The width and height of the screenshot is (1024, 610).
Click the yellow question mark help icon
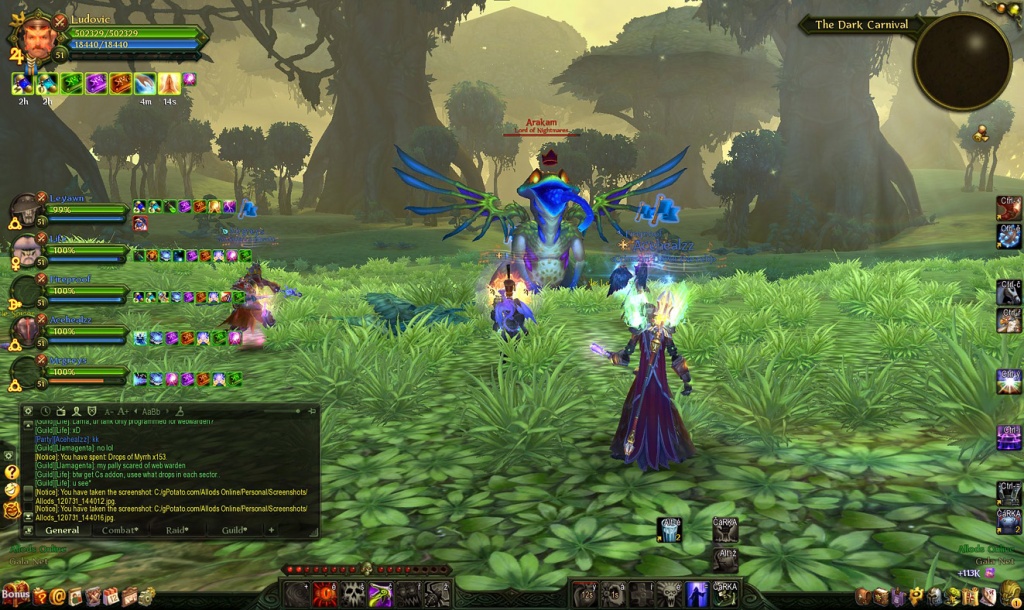[11, 471]
